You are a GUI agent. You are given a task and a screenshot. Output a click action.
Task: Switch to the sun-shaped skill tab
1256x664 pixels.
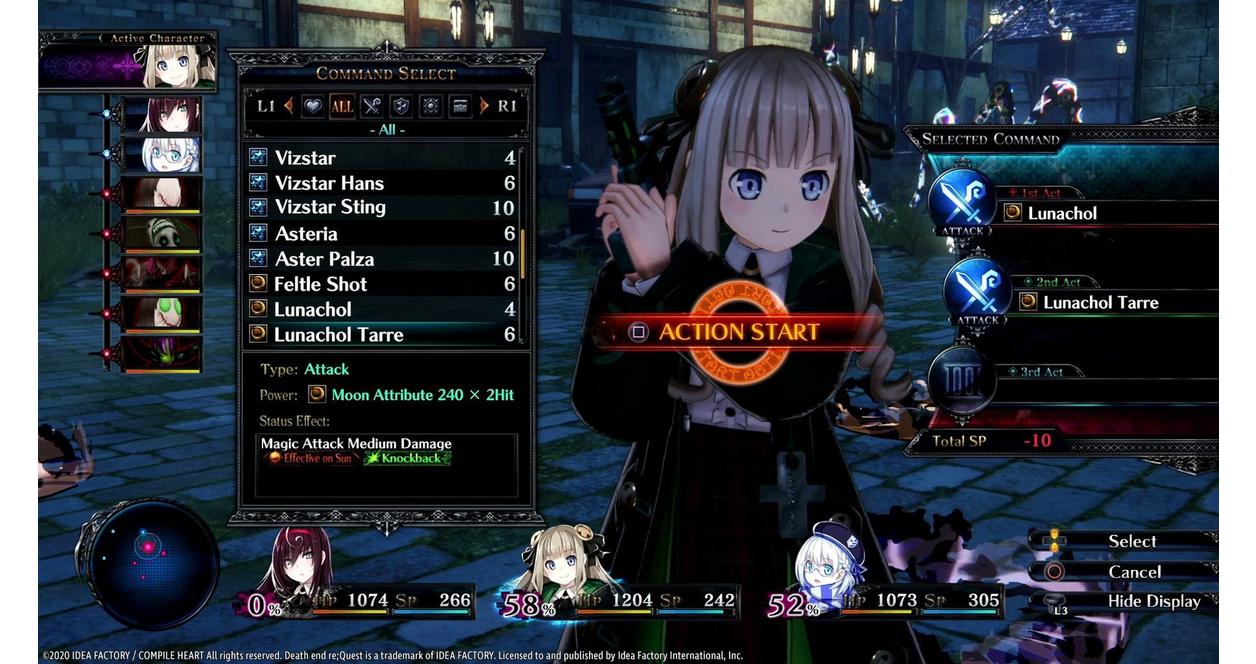click(431, 105)
